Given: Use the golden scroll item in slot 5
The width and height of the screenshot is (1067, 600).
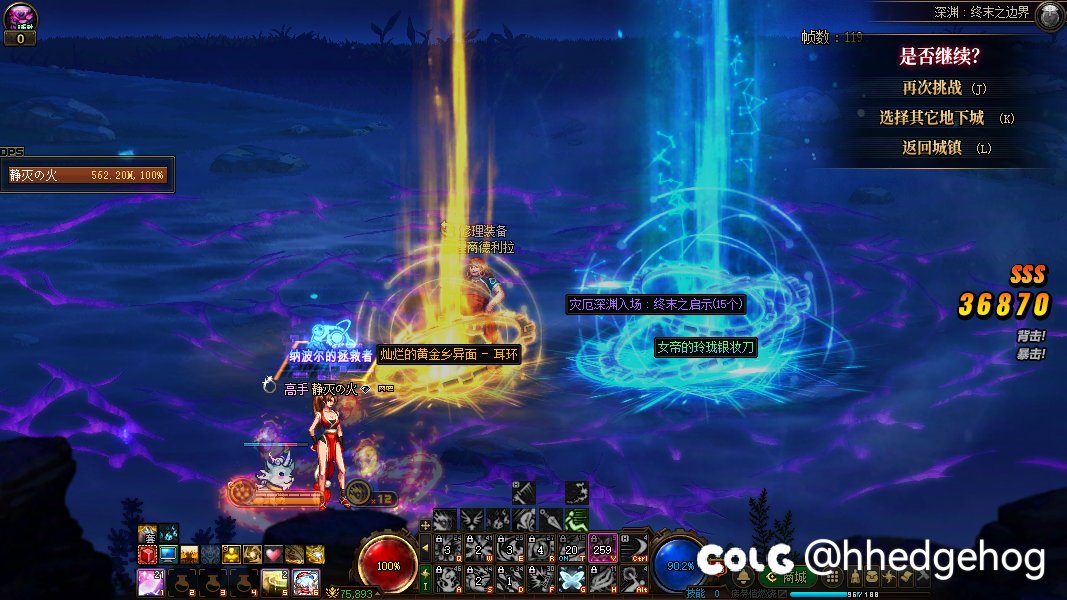Looking at the screenshot, I should pyautogui.click(x=275, y=581).
